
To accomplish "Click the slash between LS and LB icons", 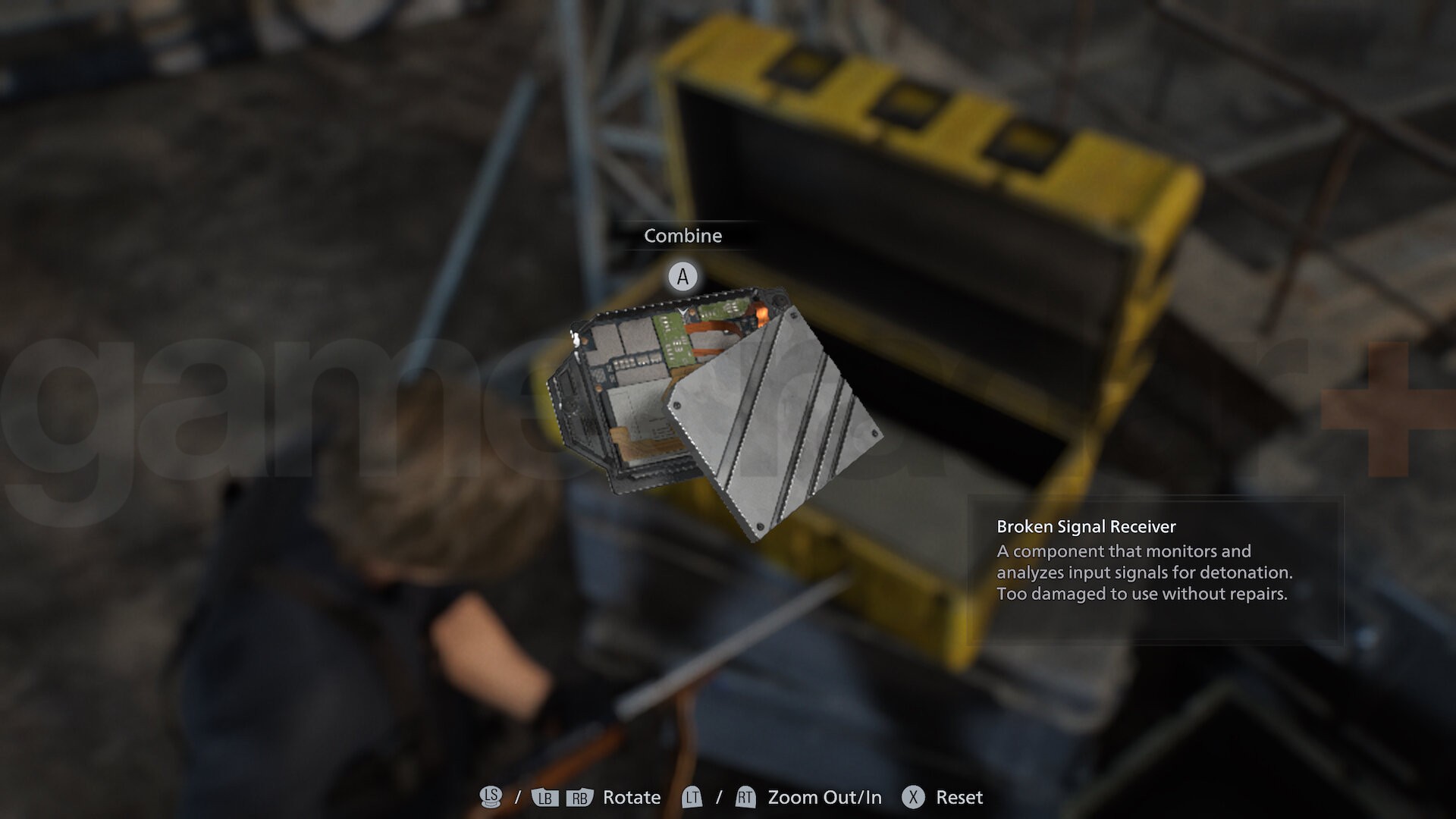I will point(516,798).
